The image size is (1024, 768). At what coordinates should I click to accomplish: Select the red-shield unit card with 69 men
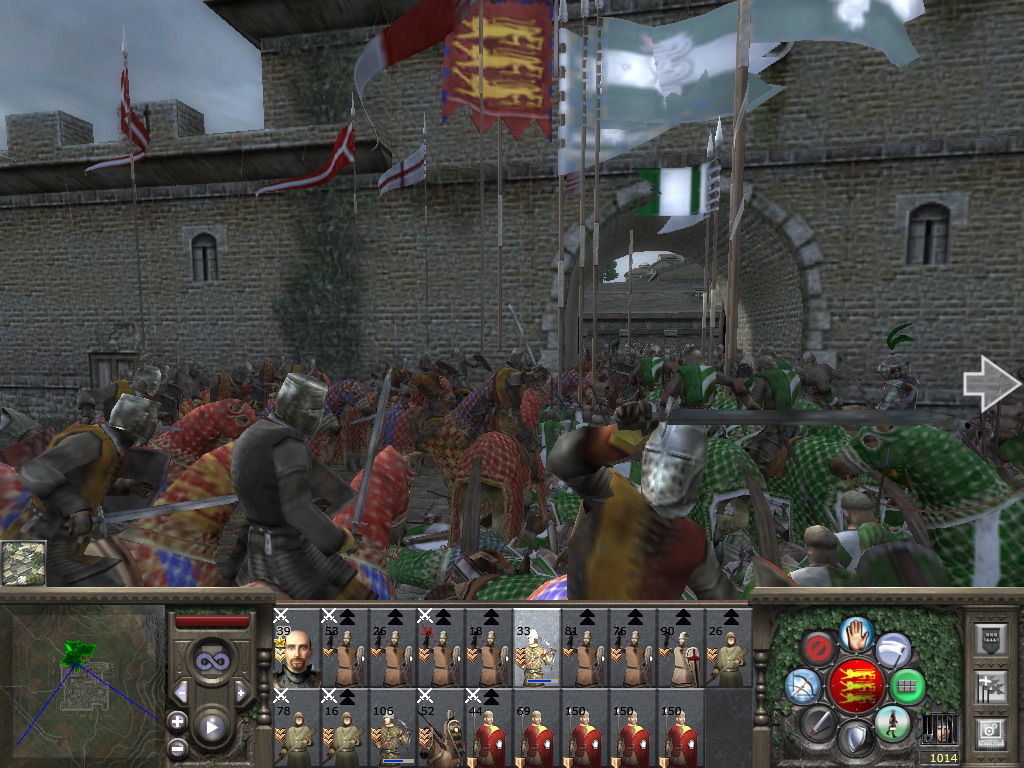tap(536, 728)
